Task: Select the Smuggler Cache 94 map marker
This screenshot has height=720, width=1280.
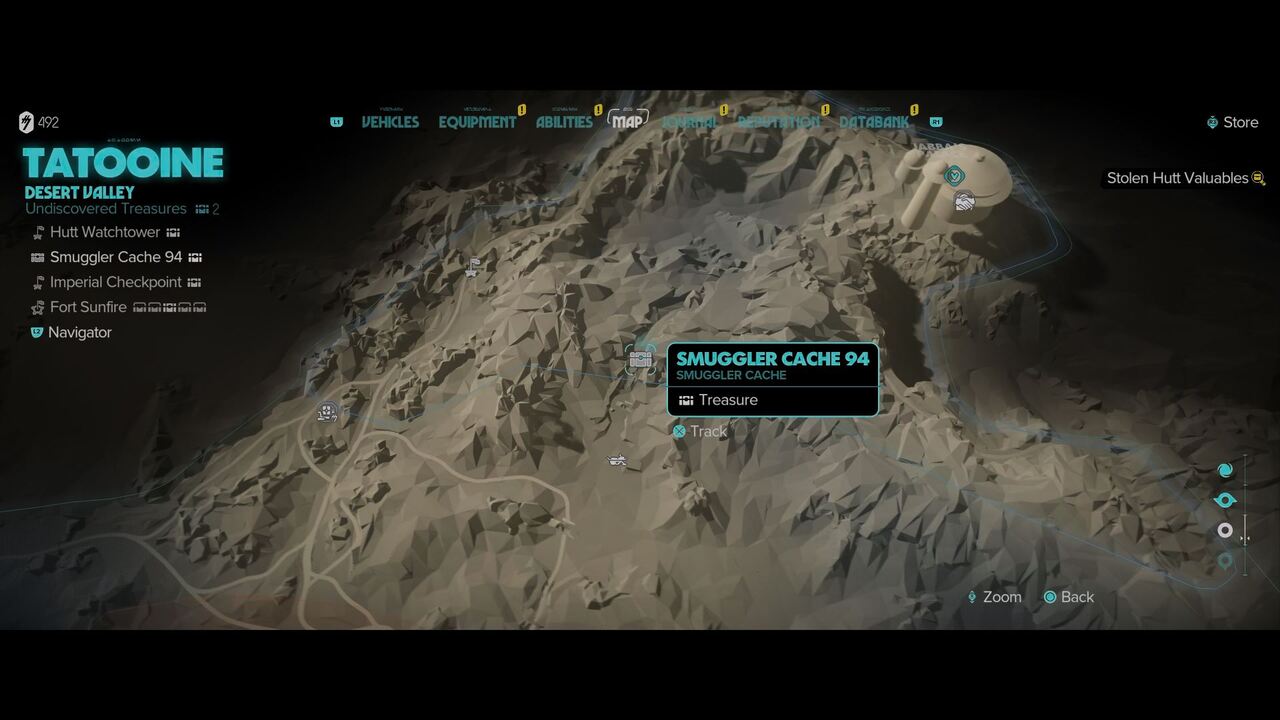Action: pos(640,360)
